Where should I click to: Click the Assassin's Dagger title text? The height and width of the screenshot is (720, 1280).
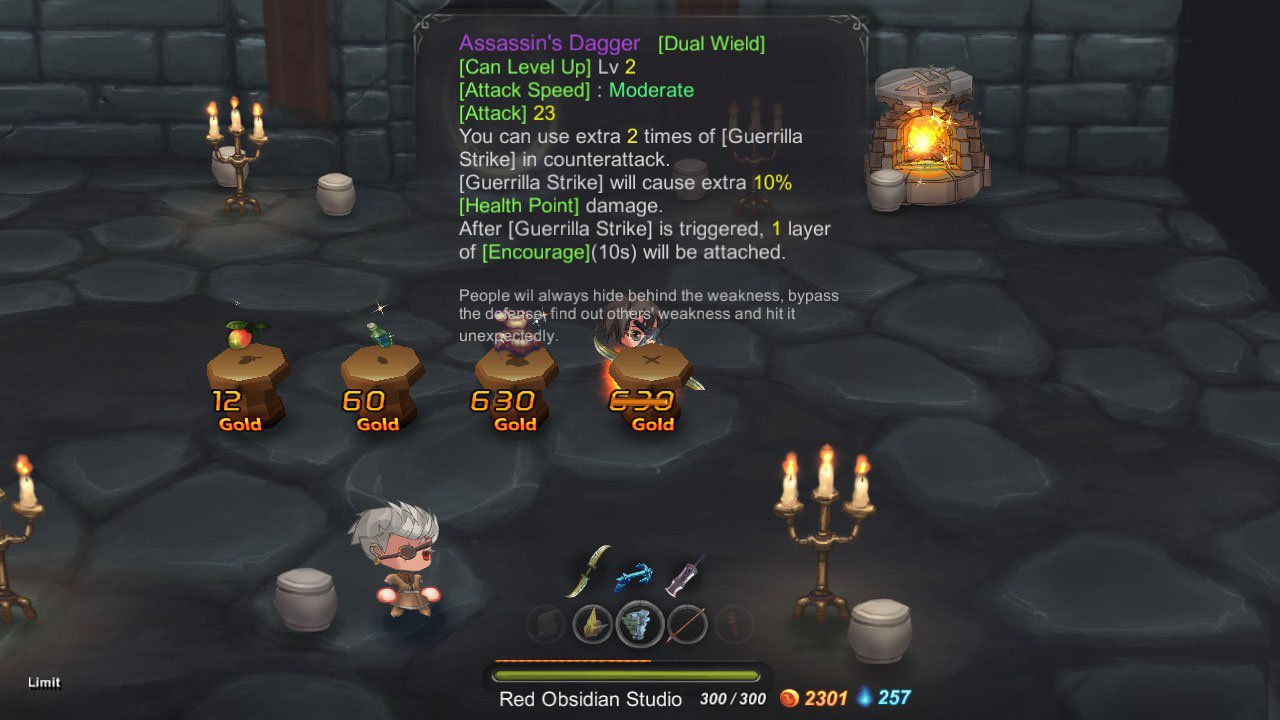pos(549,43)
